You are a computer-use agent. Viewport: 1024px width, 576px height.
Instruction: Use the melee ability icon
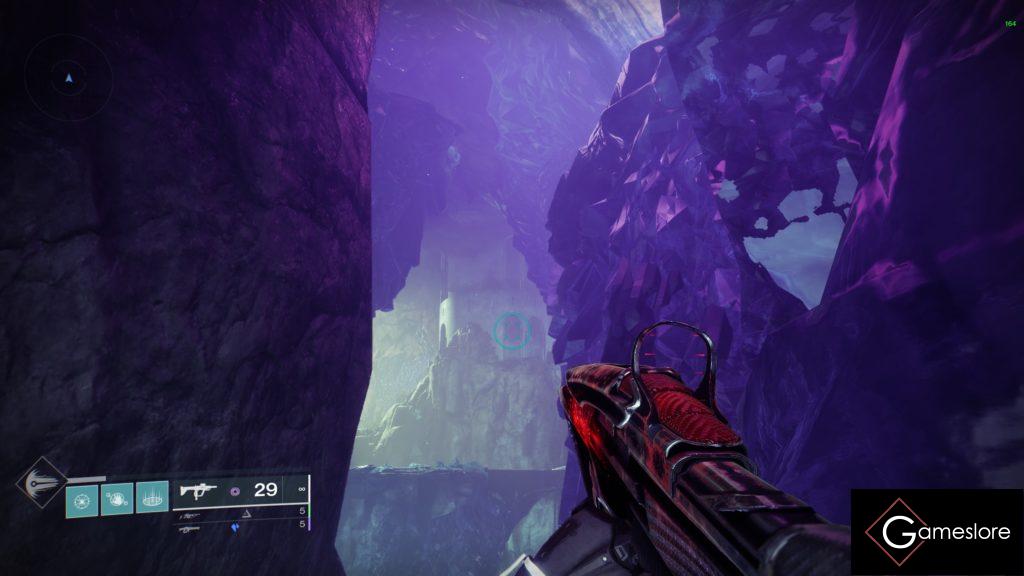coord(117,496)
